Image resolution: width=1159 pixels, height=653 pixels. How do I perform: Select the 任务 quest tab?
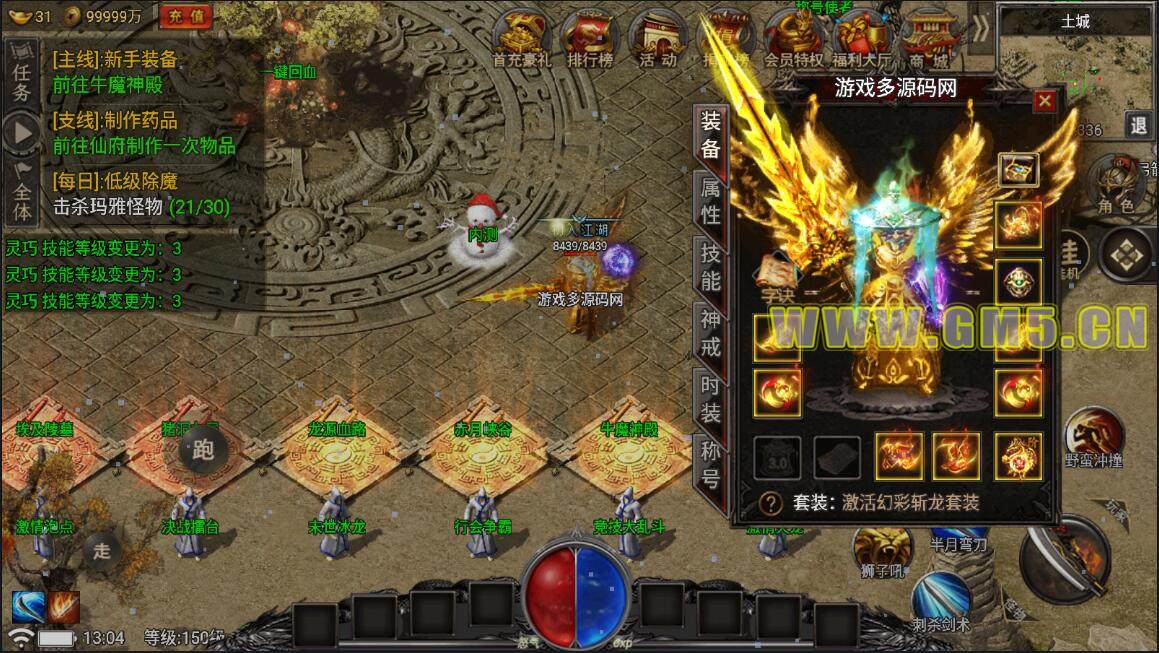(x=22, y=80)
